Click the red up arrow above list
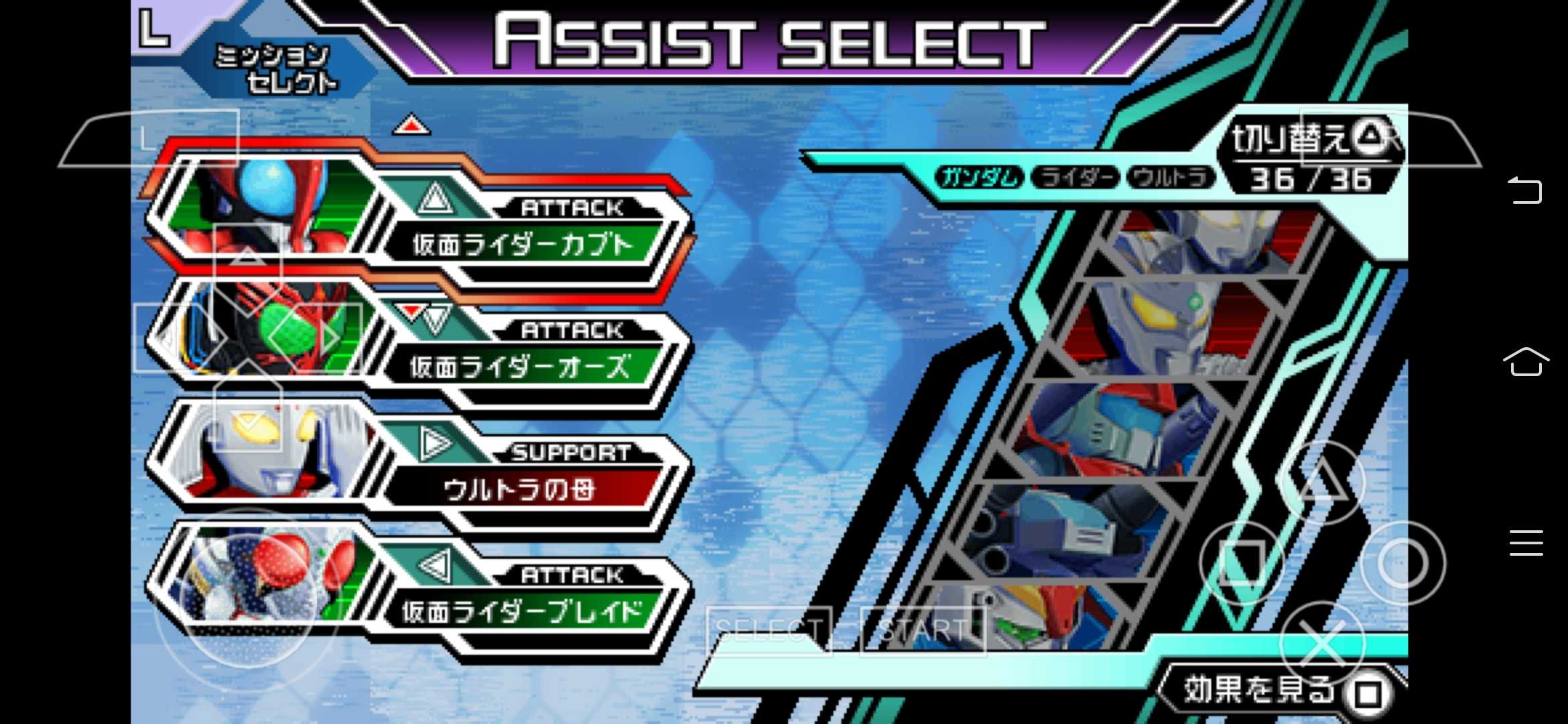1568x724 pixels. point(411,125)
